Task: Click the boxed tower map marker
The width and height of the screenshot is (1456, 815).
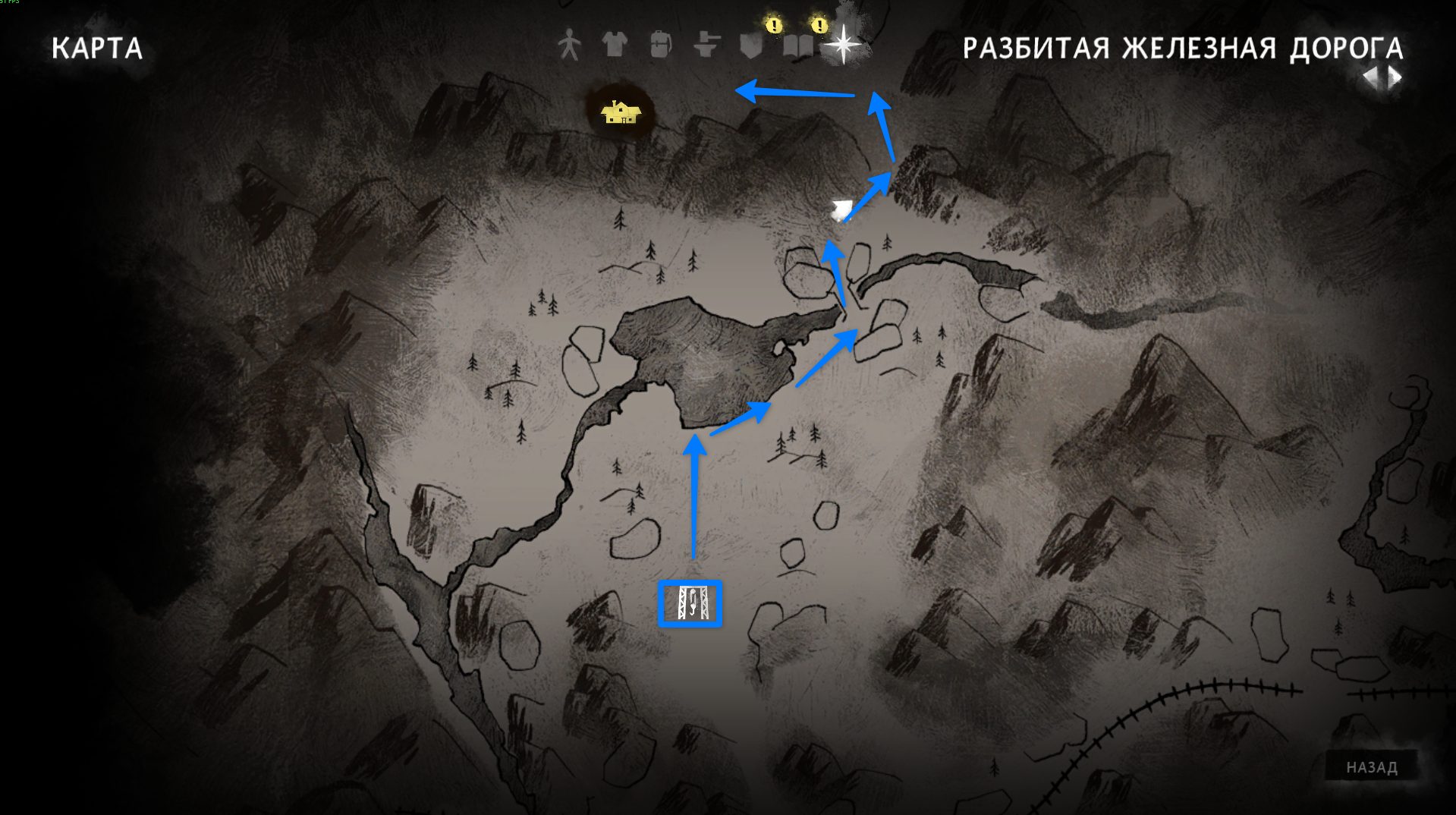Action: (690, 604)
